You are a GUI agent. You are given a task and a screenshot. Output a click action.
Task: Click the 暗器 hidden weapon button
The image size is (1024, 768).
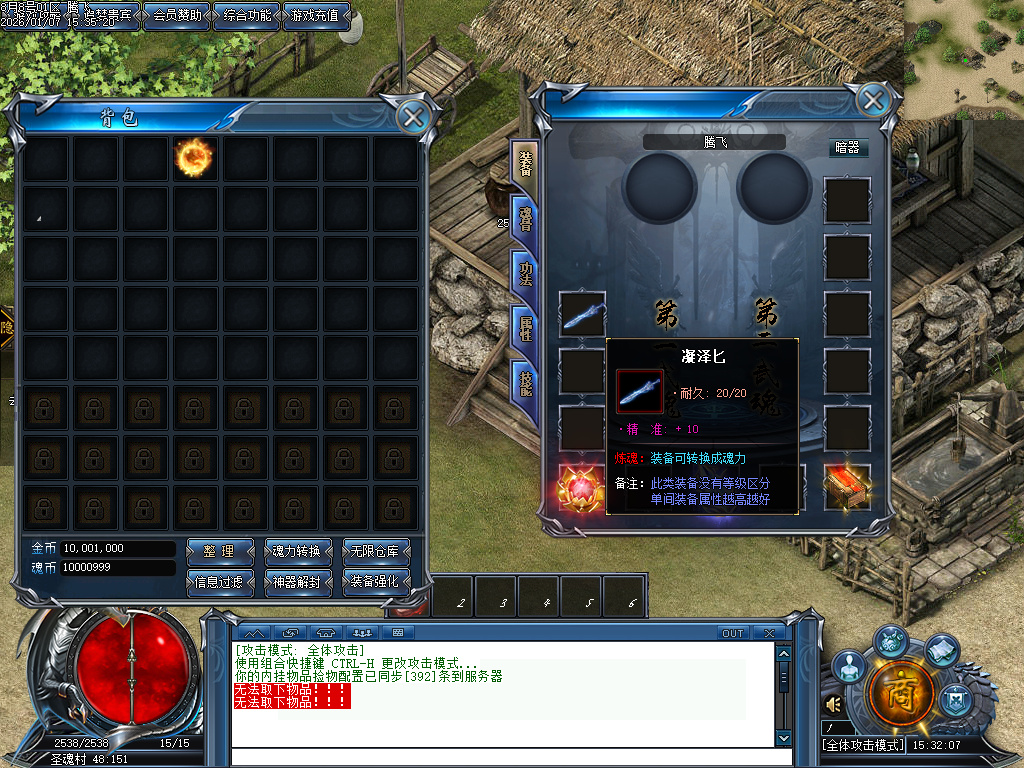[846, 147]
